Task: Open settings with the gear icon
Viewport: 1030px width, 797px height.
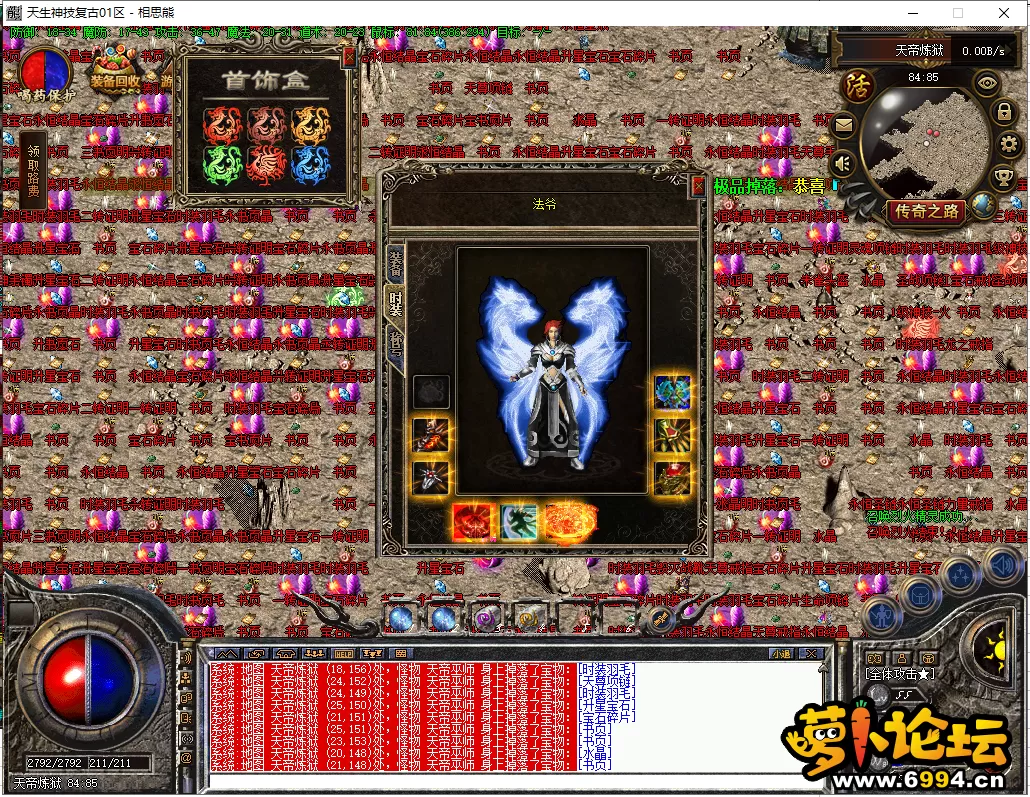Action: (1006, 146)
